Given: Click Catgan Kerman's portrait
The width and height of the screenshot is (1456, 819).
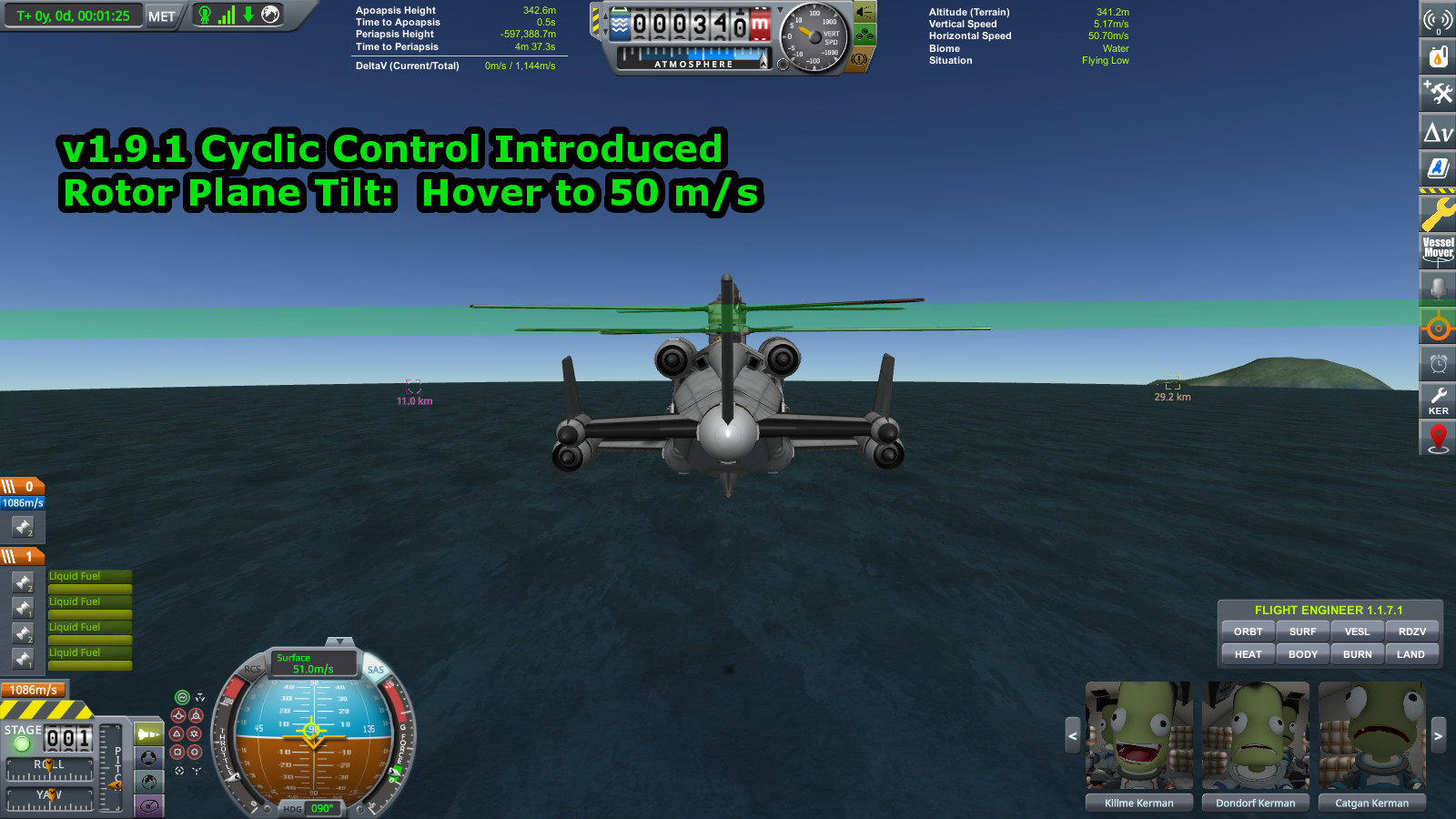Looking at the screenshot, I should point(1371,735).
